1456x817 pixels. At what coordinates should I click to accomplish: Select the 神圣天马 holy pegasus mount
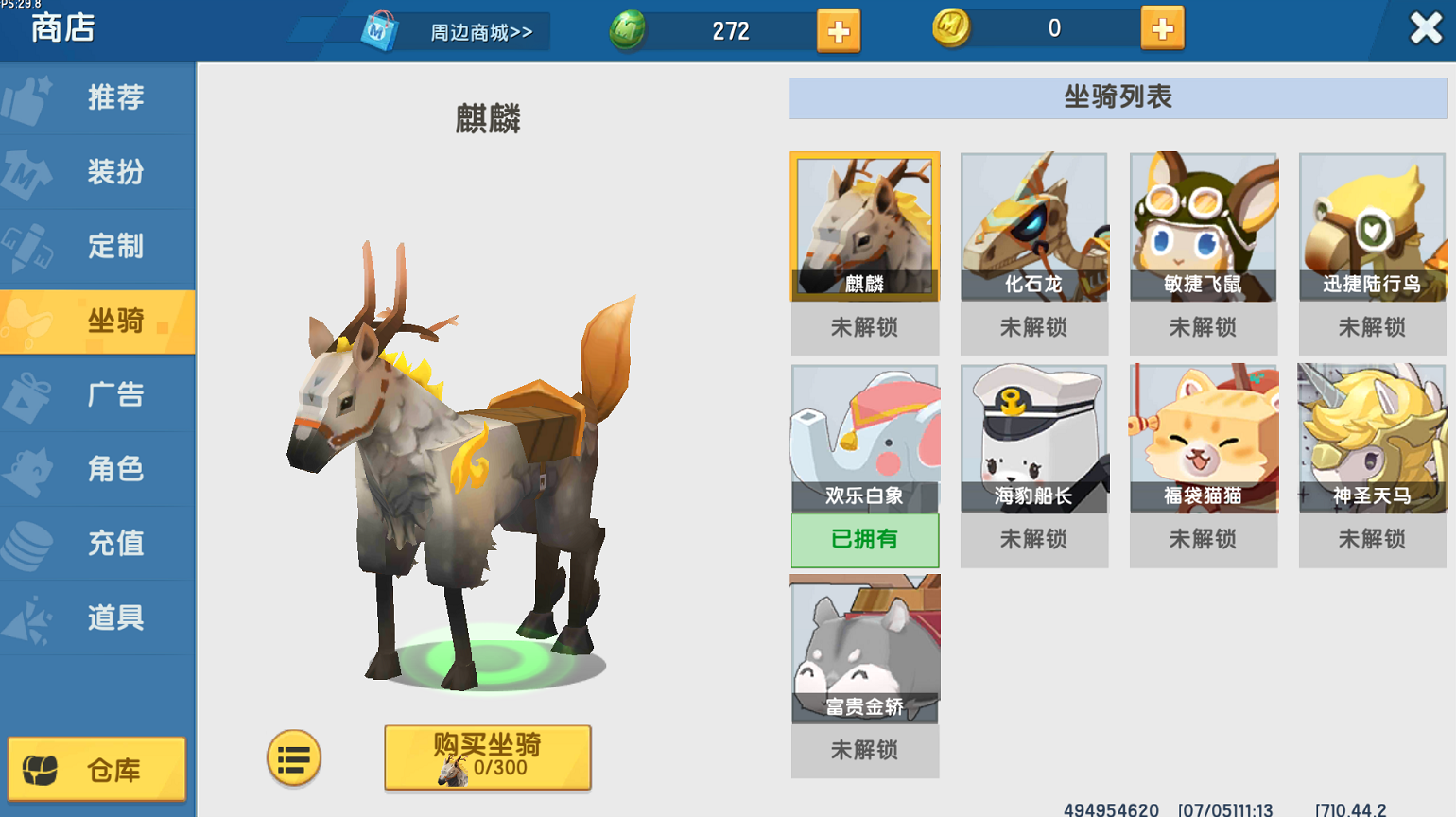pyautogui.click(x=1372, y=440)
